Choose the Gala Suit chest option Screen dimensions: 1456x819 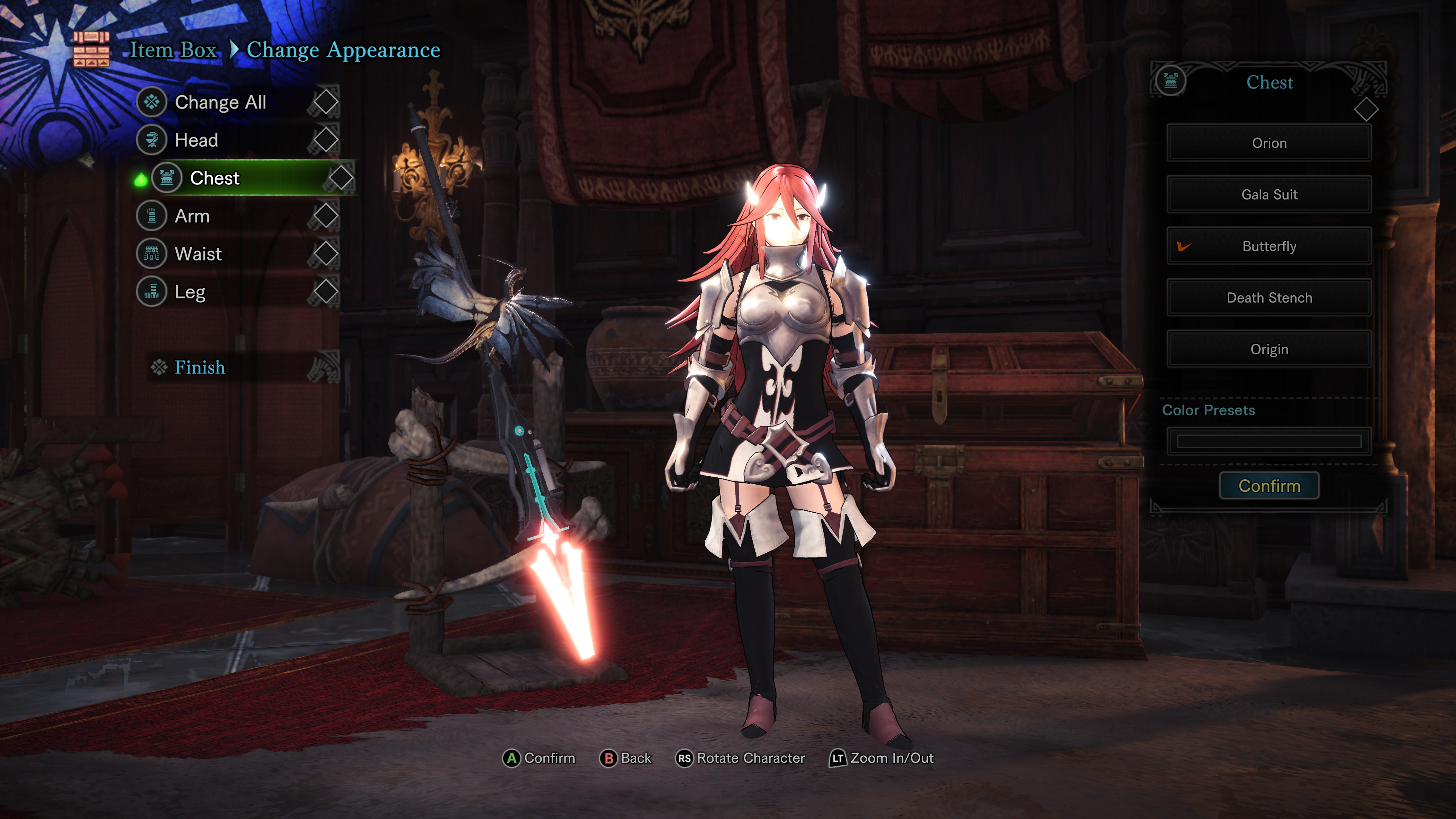[1269, 195]
